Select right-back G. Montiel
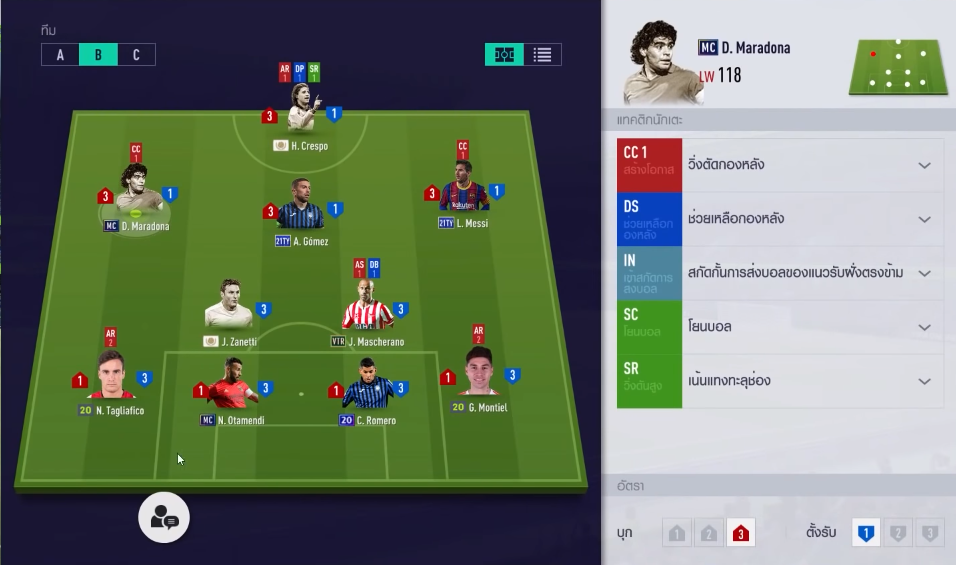The width and height of the screenshot is (956, 565). tap(479, 375)
